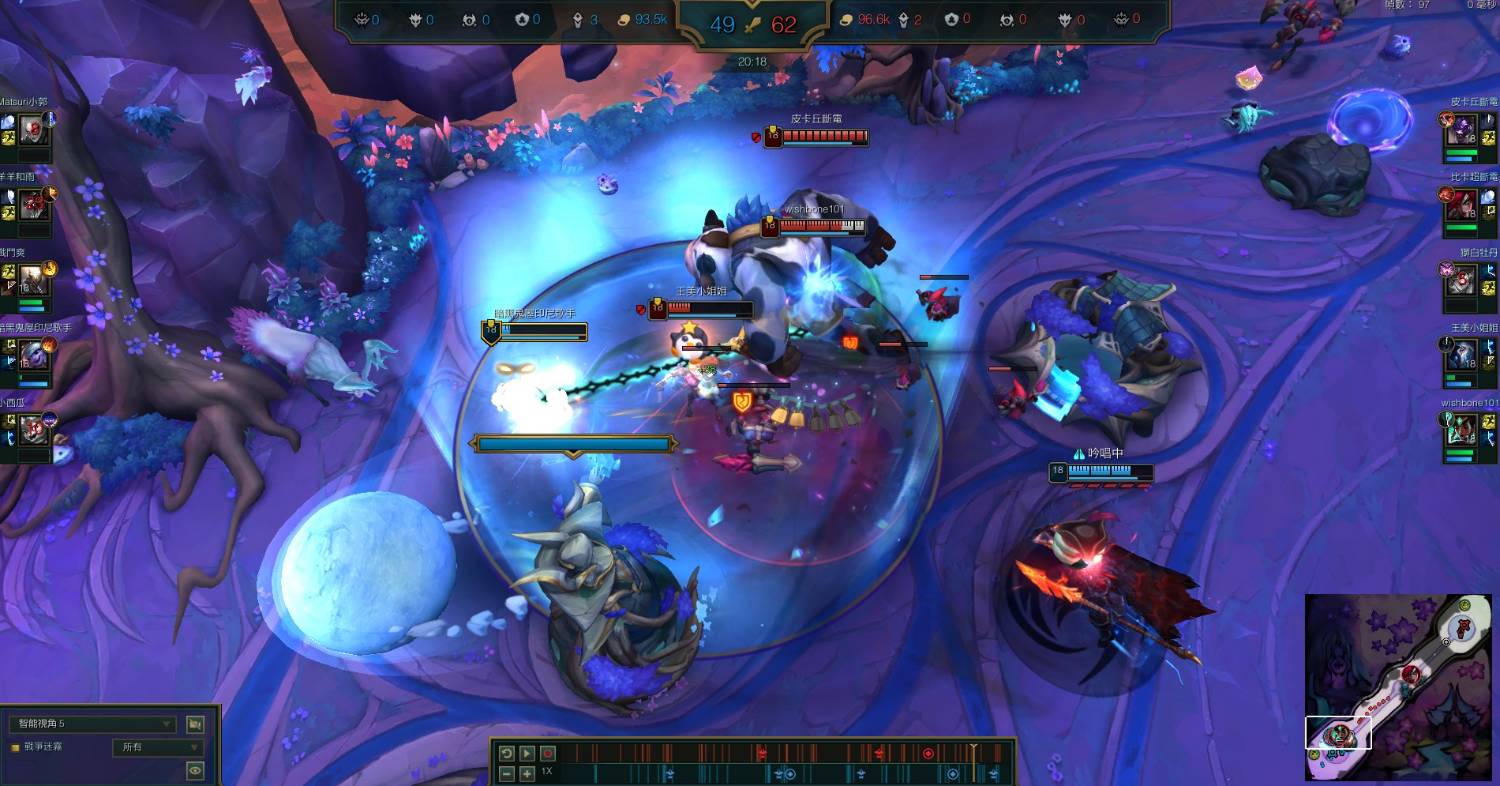Click the rewind jump-back button
This screenshot has width=1500, height=786.
pyautogui.click(x=506, y=753)
